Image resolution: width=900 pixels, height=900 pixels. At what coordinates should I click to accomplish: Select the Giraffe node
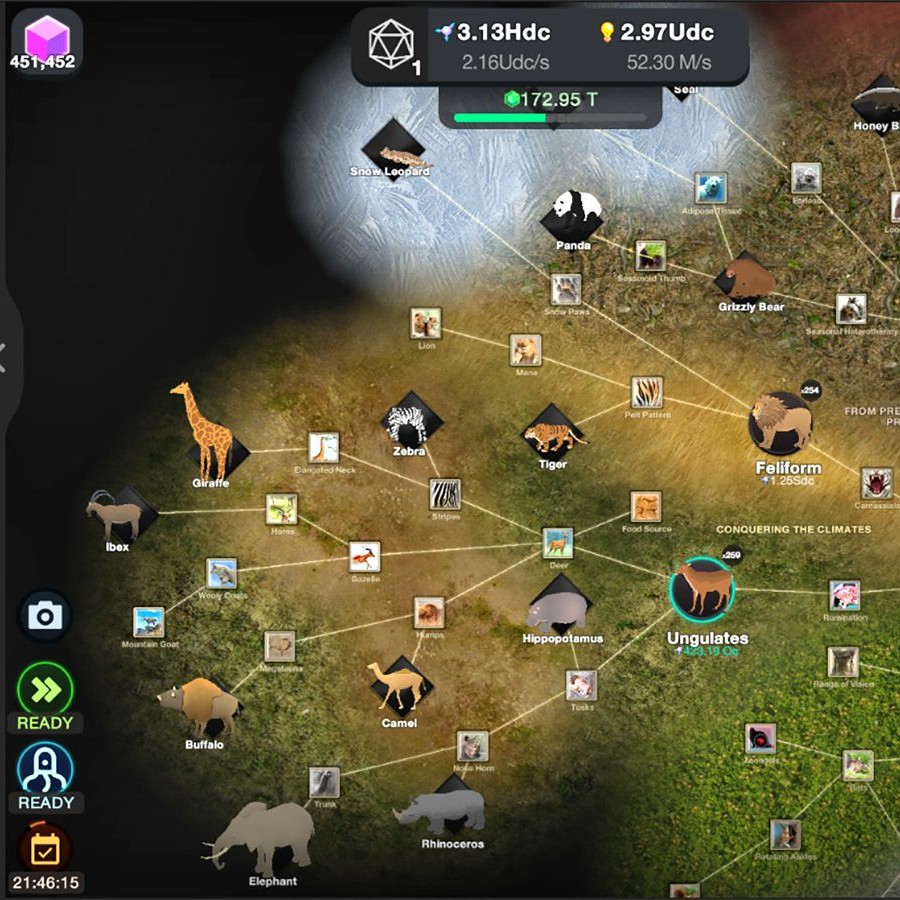(212, 440)
